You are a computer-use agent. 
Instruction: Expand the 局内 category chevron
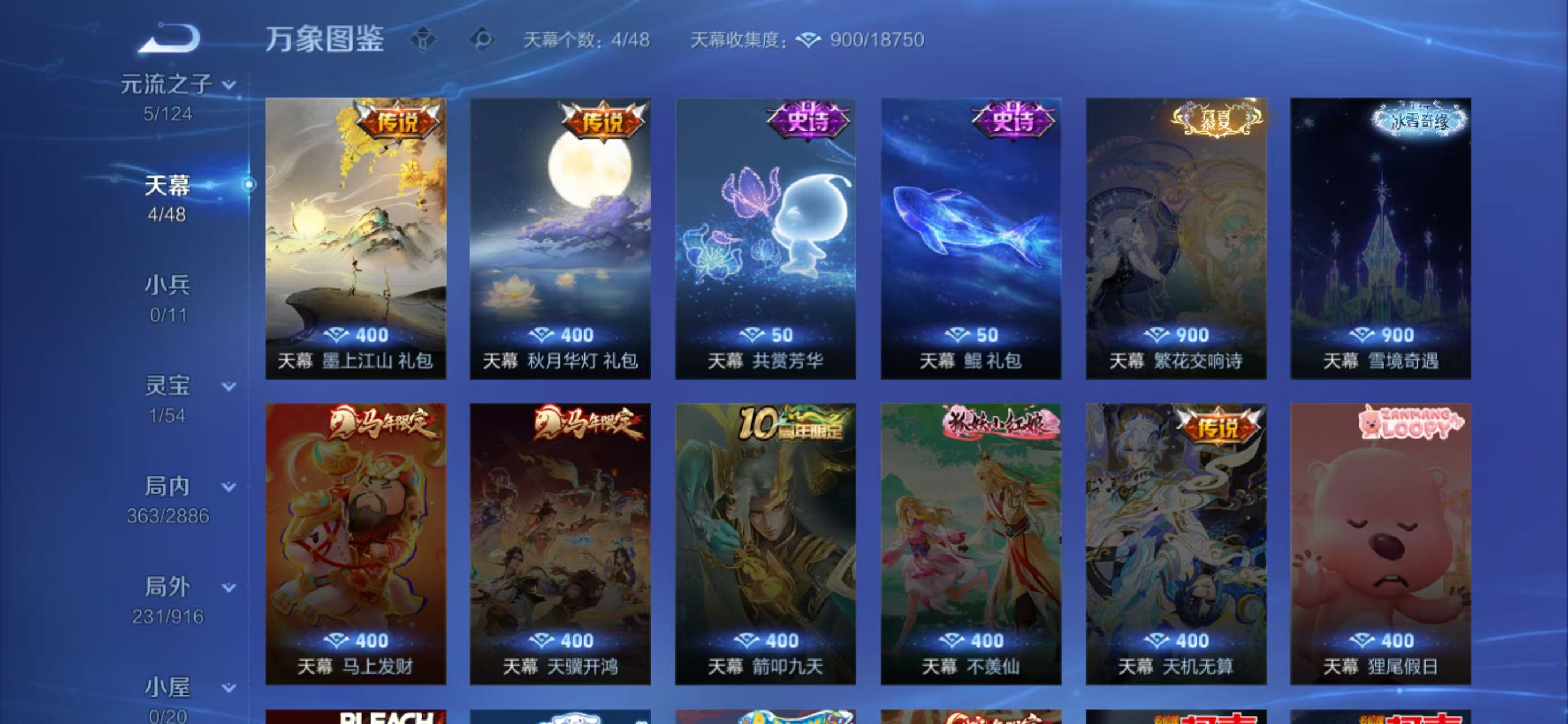229,487
